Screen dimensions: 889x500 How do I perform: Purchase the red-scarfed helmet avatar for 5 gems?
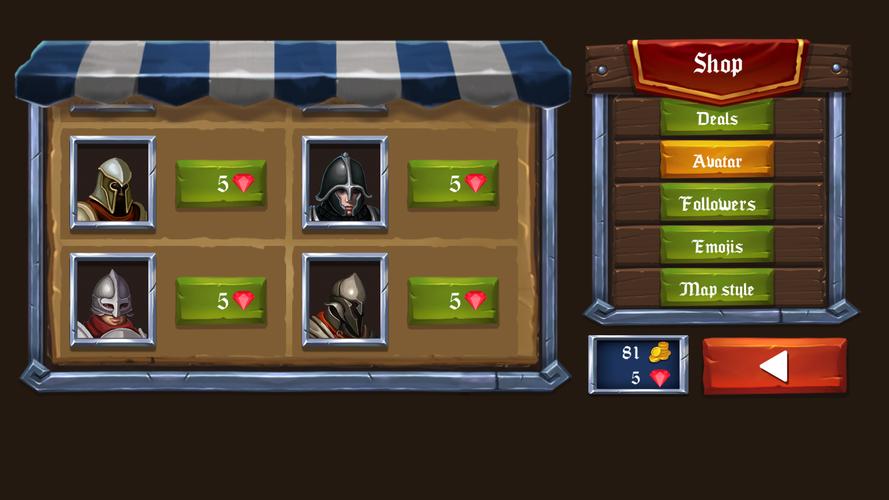coord(221,300)
